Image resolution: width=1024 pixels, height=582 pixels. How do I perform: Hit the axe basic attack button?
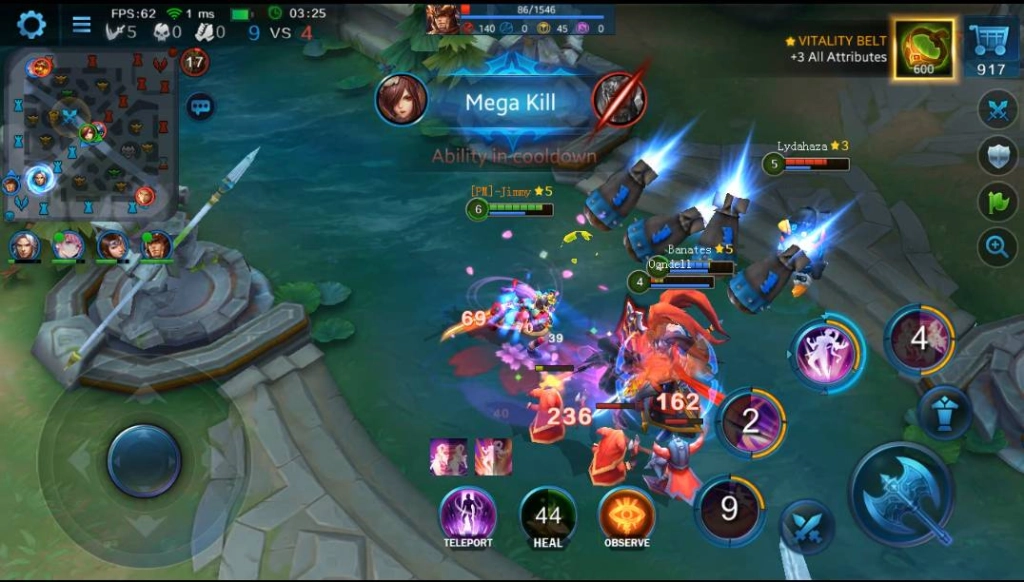click(x=904, y=493)
